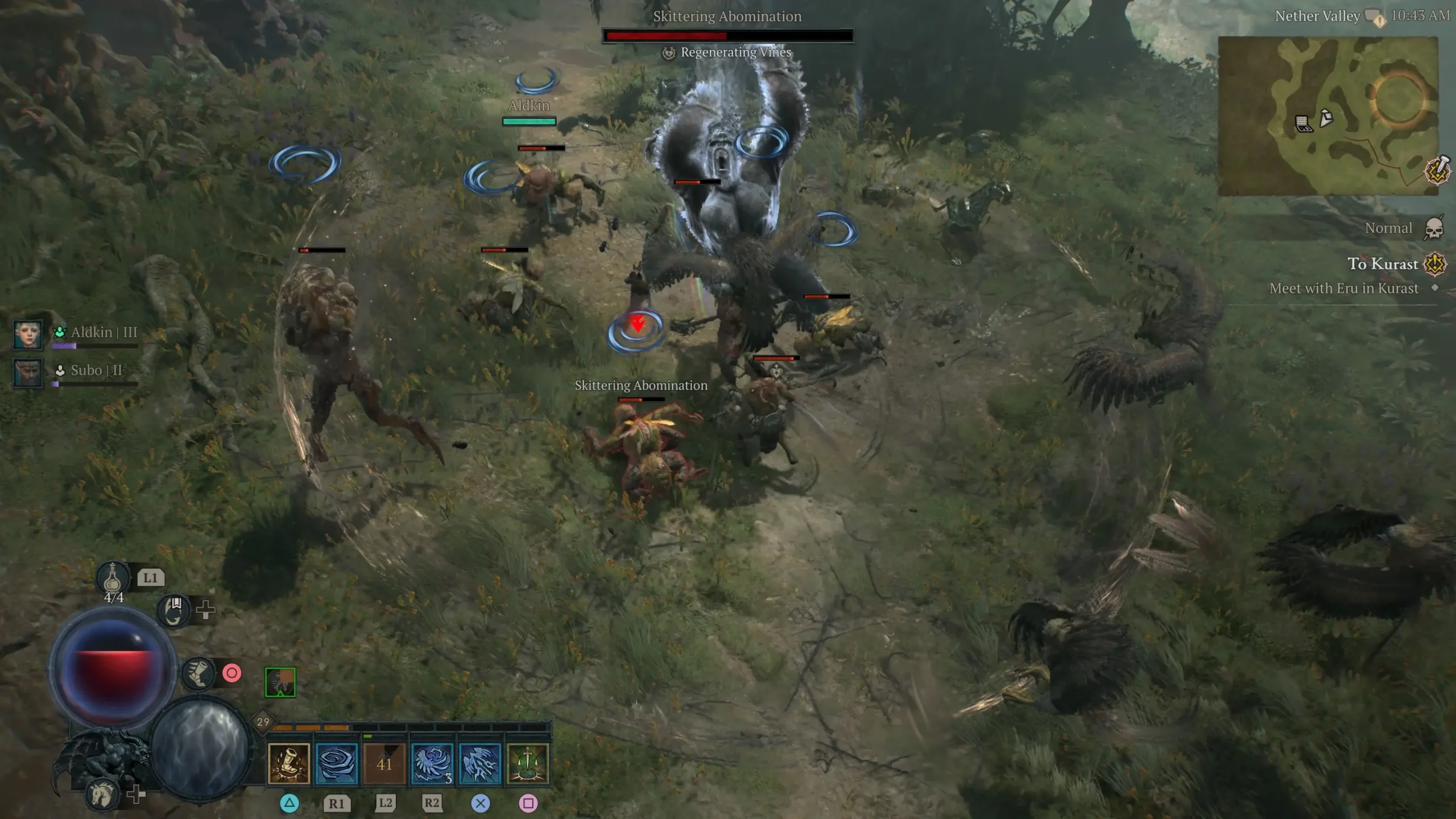Activate the boot kick skill slot
This screenshot has height=819, width=1456.
(288, 763)
